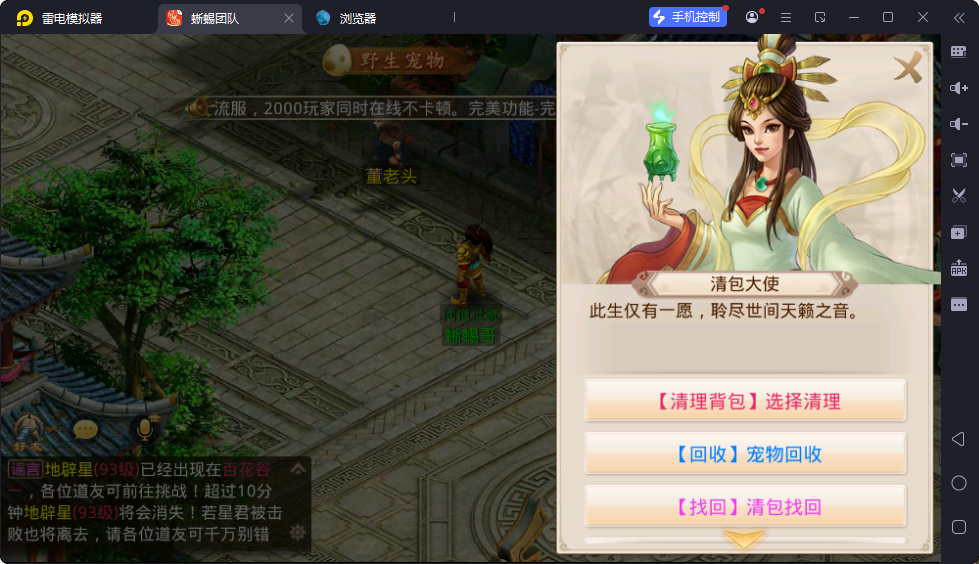Pick the 【找回】清包找回 option

[x=745, y=507]
